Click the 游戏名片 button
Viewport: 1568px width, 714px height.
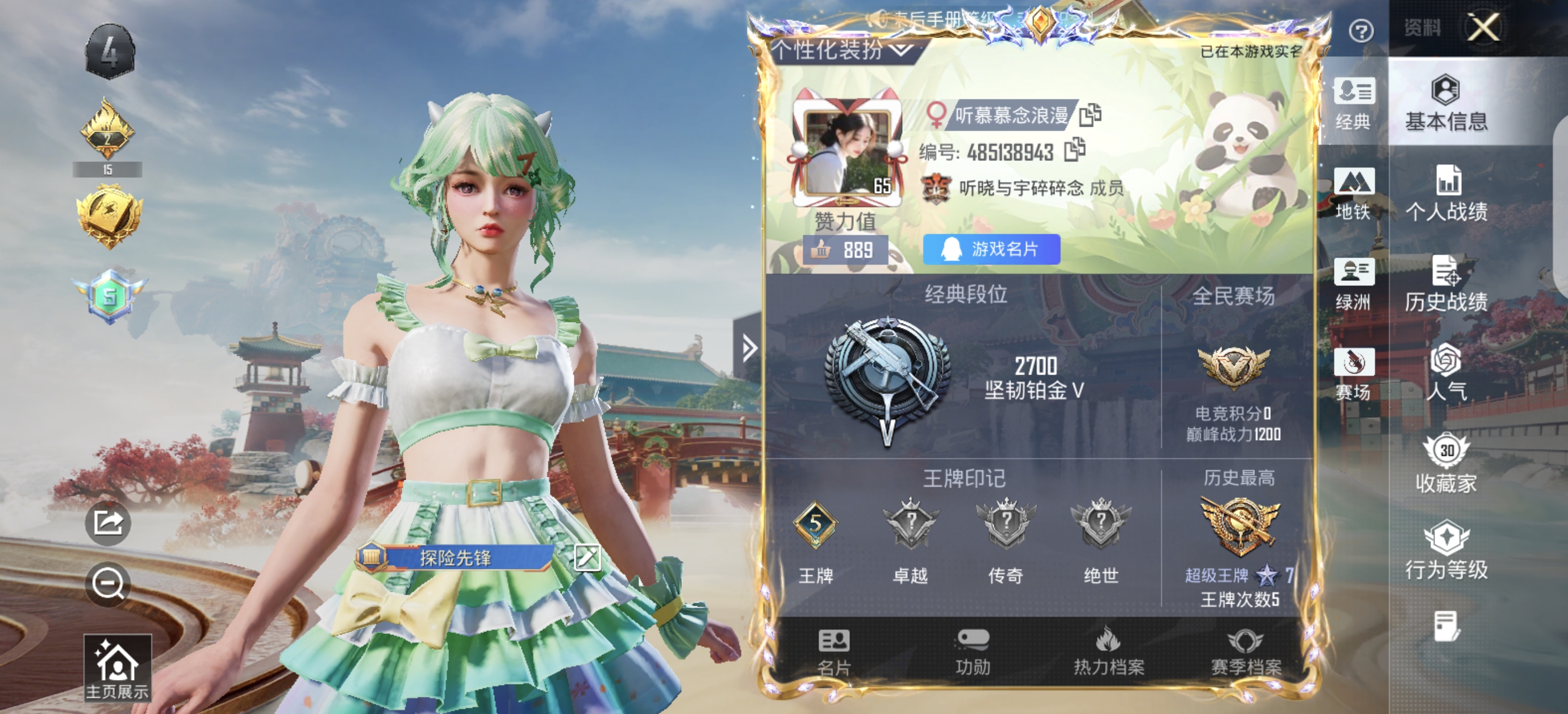(x=991, y=249)
